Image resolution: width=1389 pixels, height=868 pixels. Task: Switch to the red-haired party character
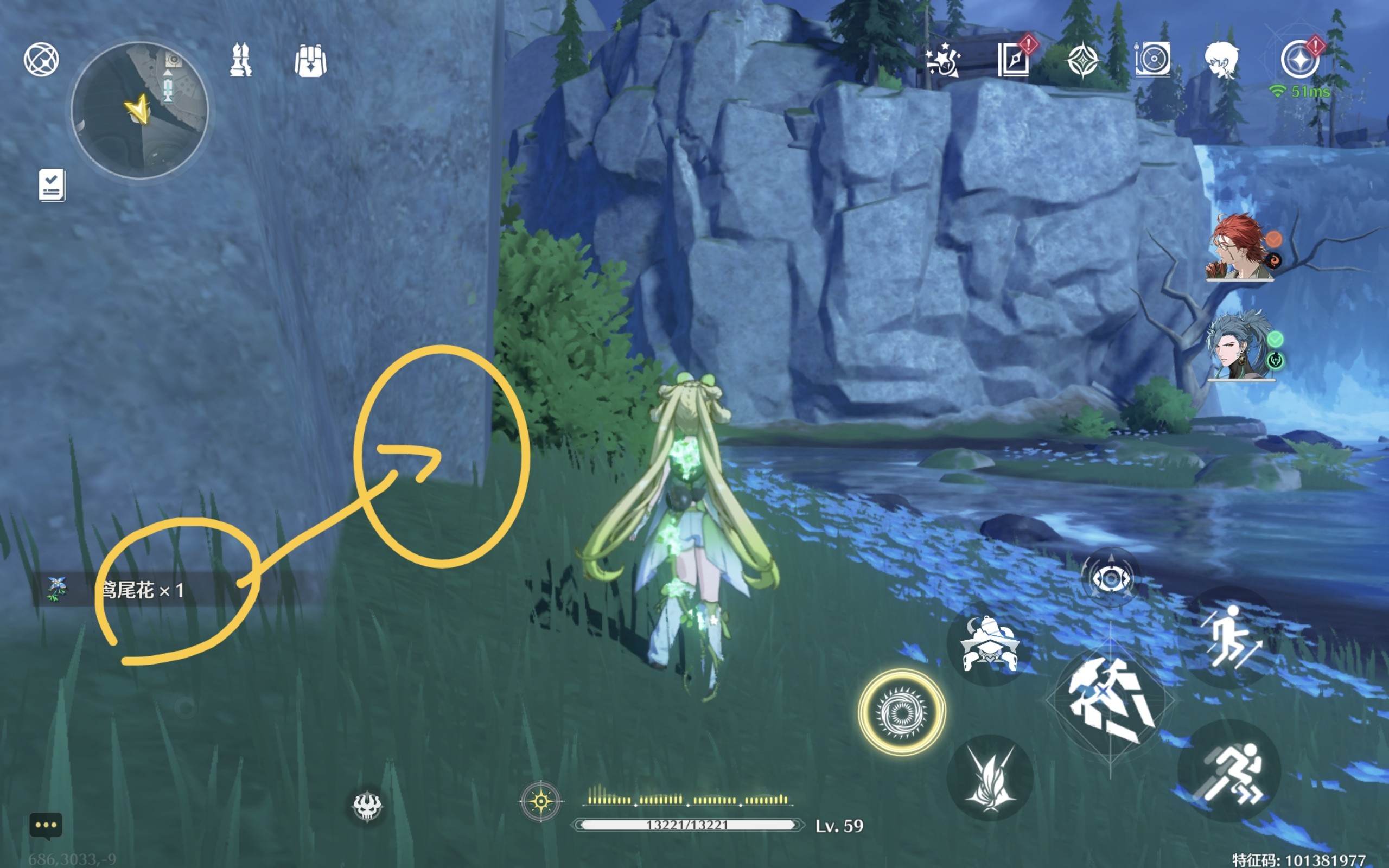coord(1239,248)
